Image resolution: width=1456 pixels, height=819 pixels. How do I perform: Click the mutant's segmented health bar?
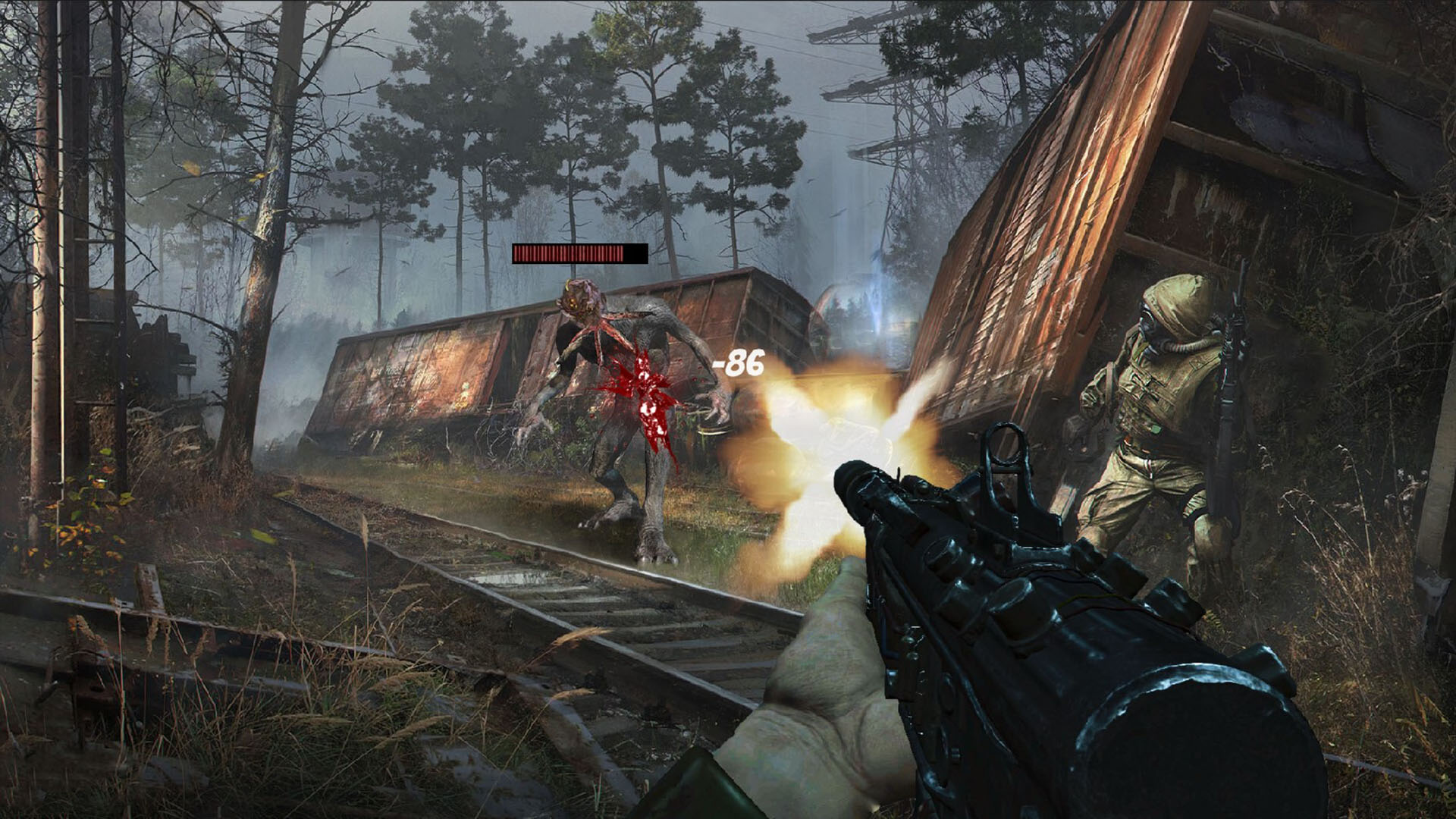coord(579,253)
